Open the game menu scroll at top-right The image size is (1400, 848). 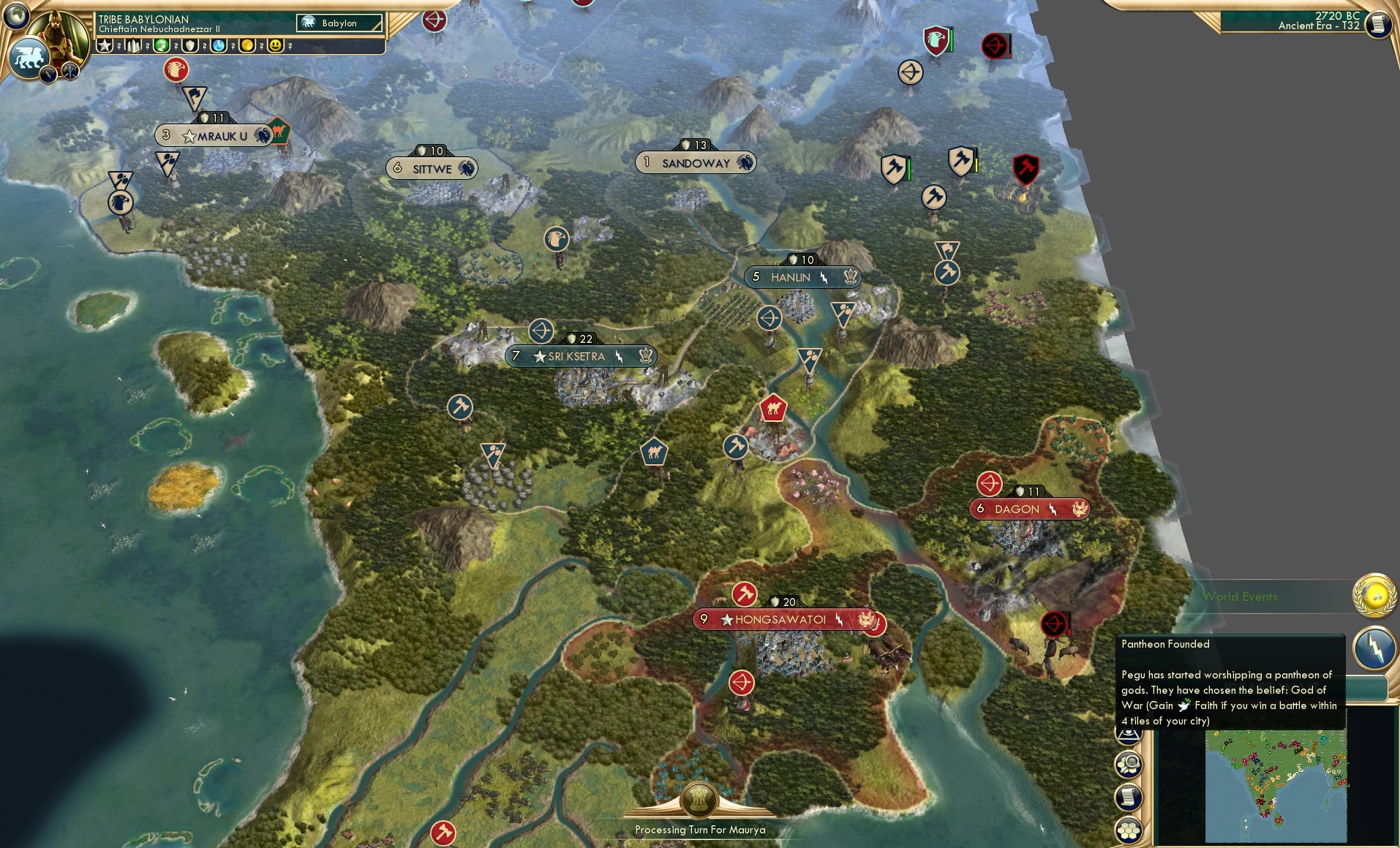click(x=1378, y=24)
